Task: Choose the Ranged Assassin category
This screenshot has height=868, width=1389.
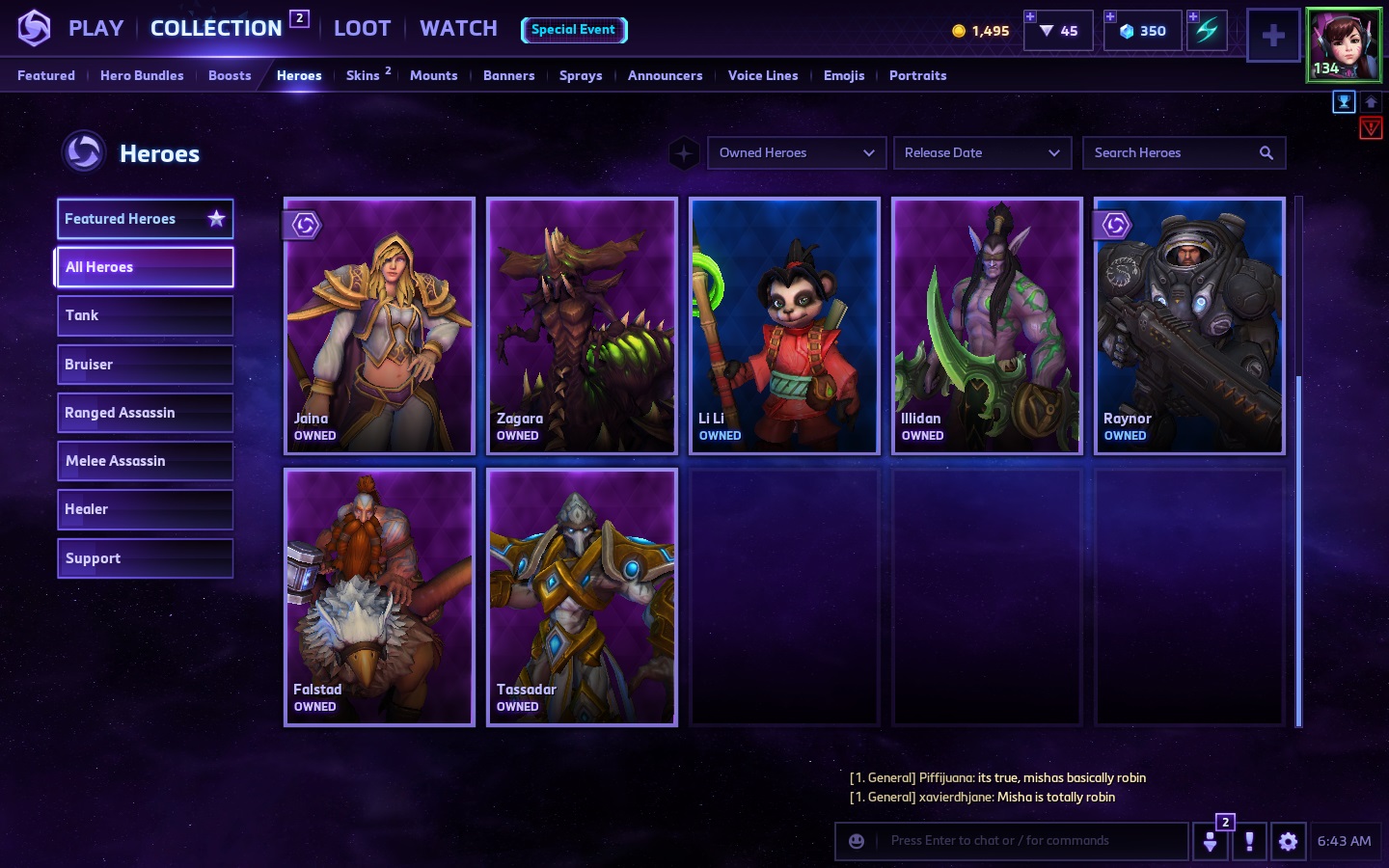Action: point(145,413)
